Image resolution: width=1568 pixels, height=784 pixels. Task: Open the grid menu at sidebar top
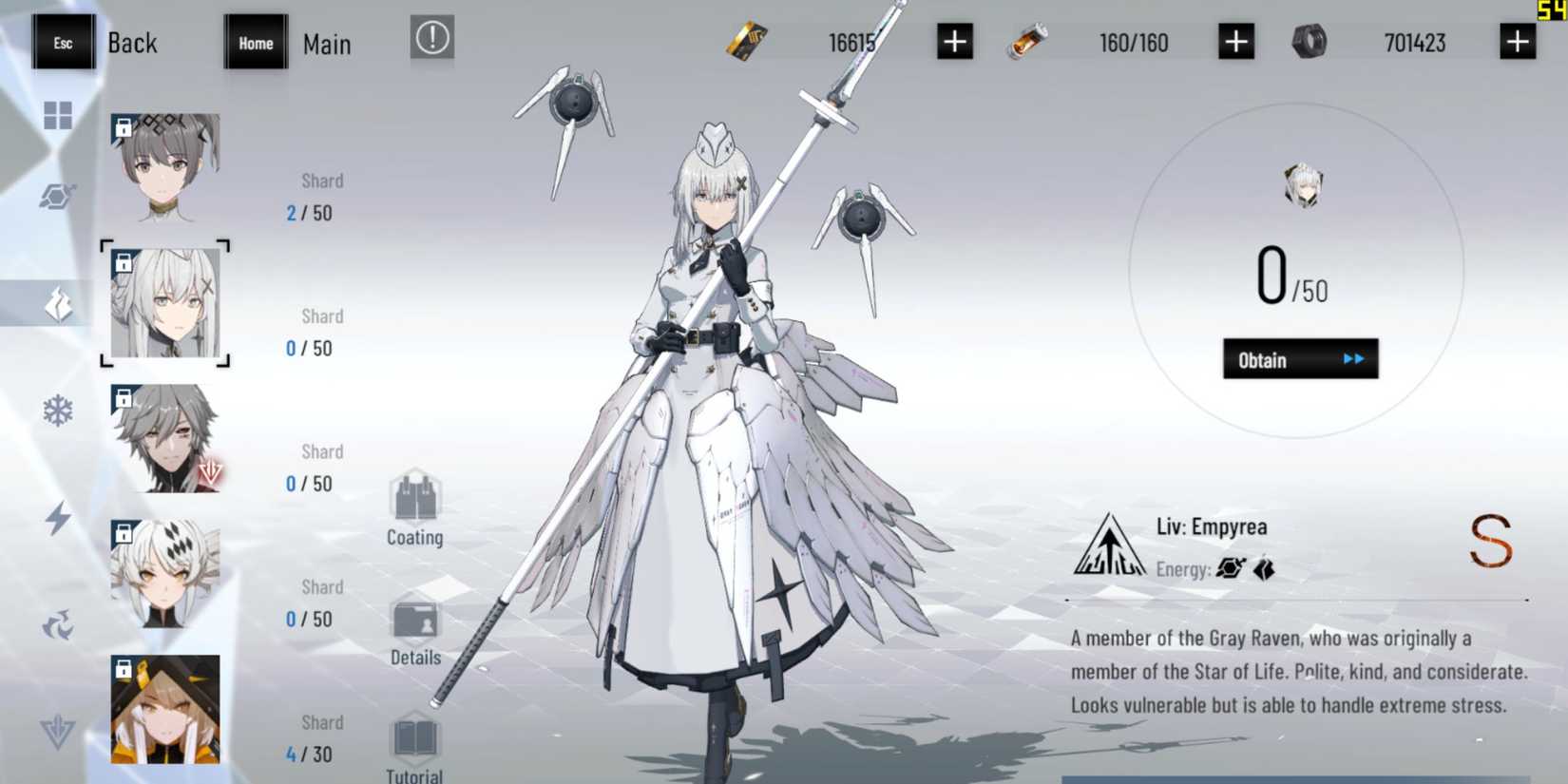click(x=58, y=115)
